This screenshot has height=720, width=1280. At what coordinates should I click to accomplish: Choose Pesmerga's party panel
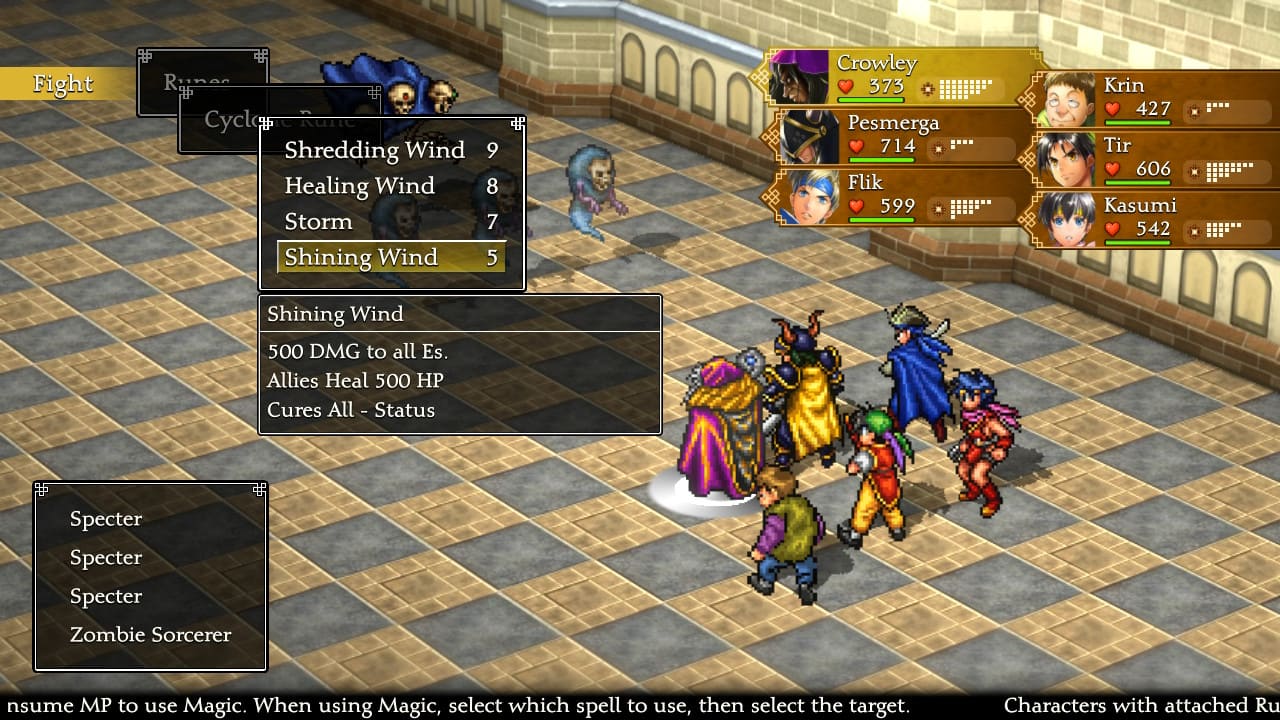pyautogui.click(x=895, y=136)
